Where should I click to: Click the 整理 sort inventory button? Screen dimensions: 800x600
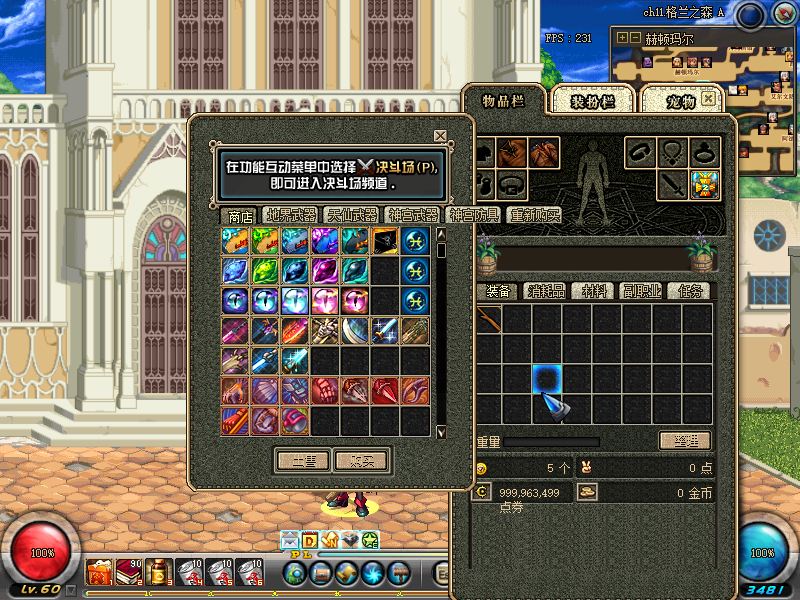pyautogui.click(x=685, y=441)
